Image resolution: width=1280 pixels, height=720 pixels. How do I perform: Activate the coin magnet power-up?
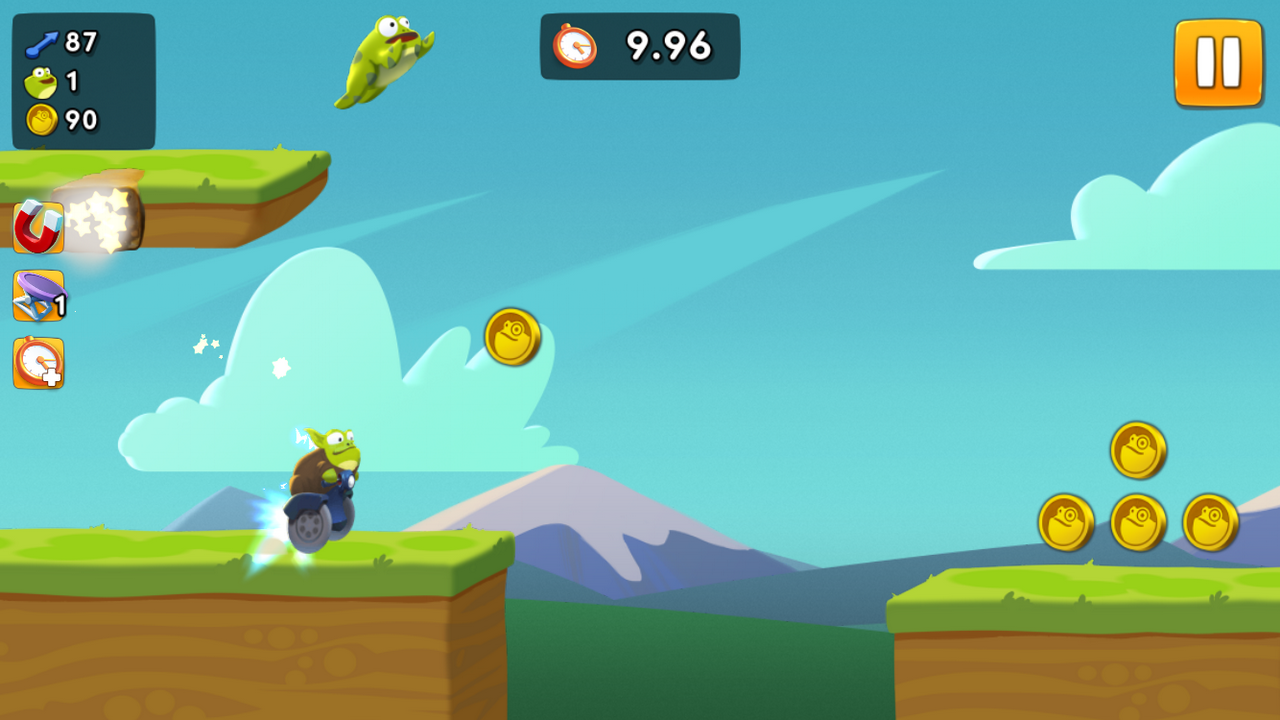click(x=38, y=227)
